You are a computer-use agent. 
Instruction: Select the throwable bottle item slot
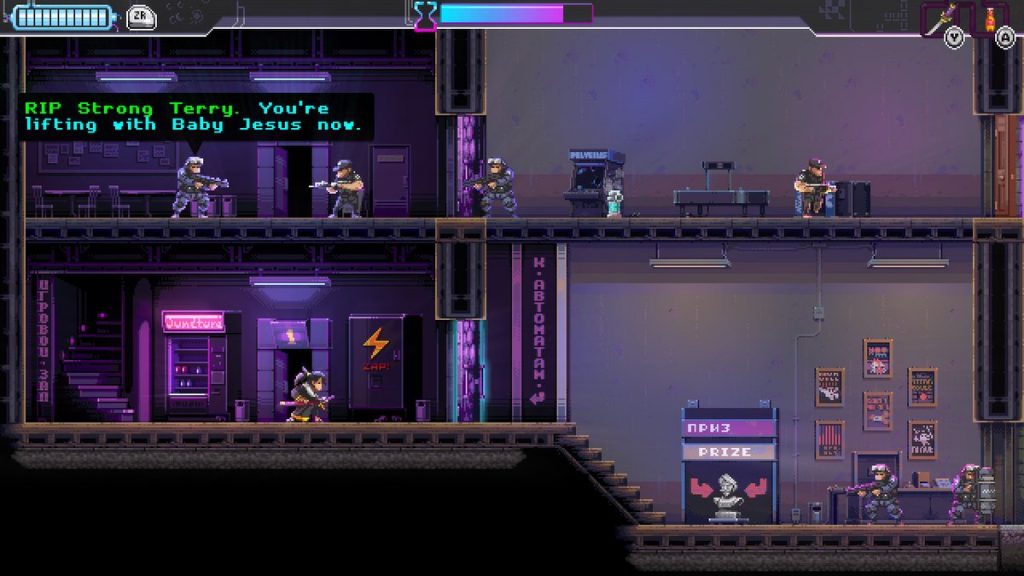990,18
